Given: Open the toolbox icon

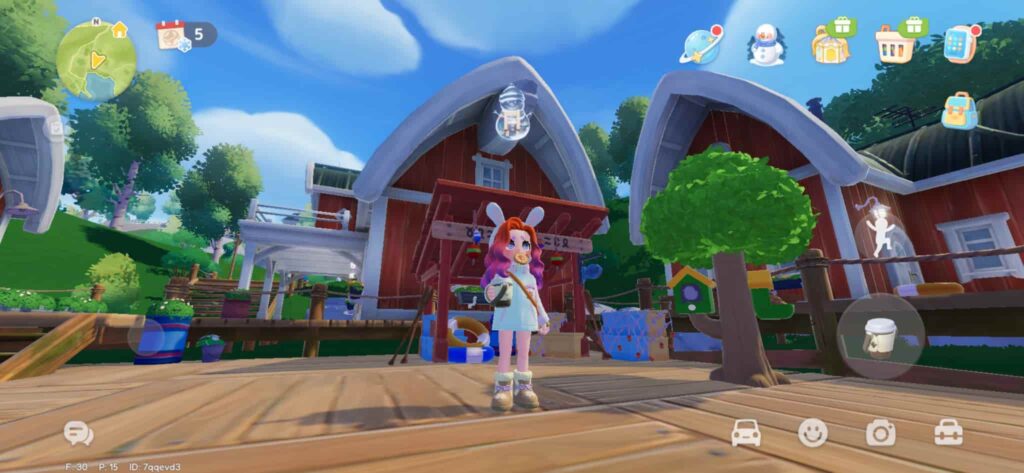Looking at the screenshot, I should (x=948, y=433).
